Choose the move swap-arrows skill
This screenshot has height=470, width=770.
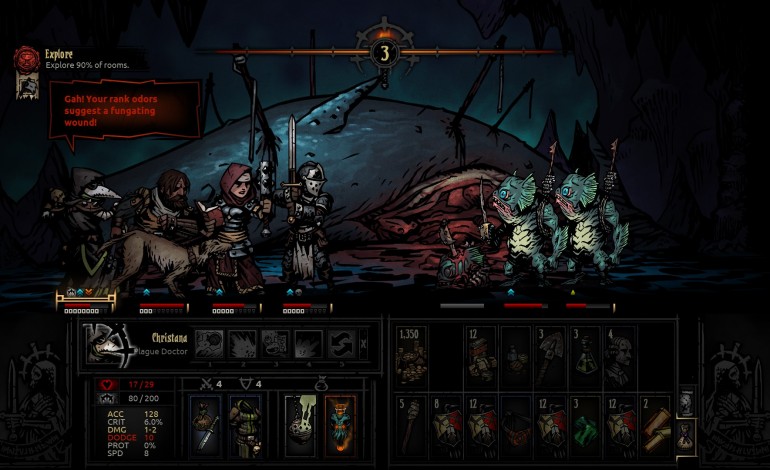tap(343, 344)
